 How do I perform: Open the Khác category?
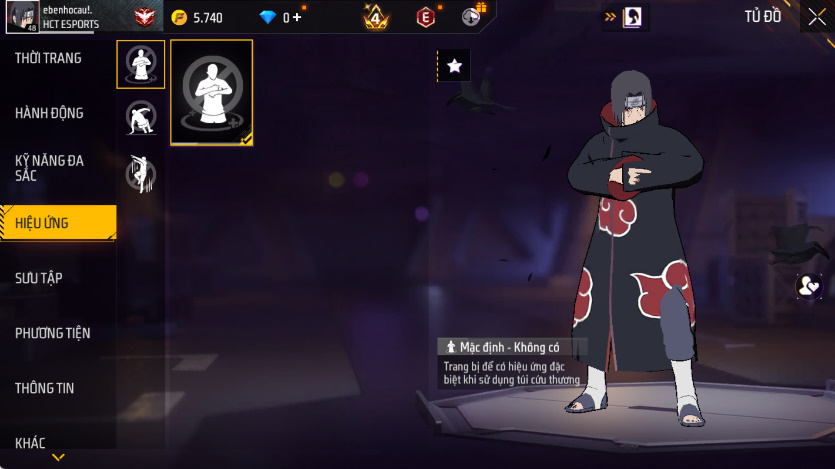(30, 443)
